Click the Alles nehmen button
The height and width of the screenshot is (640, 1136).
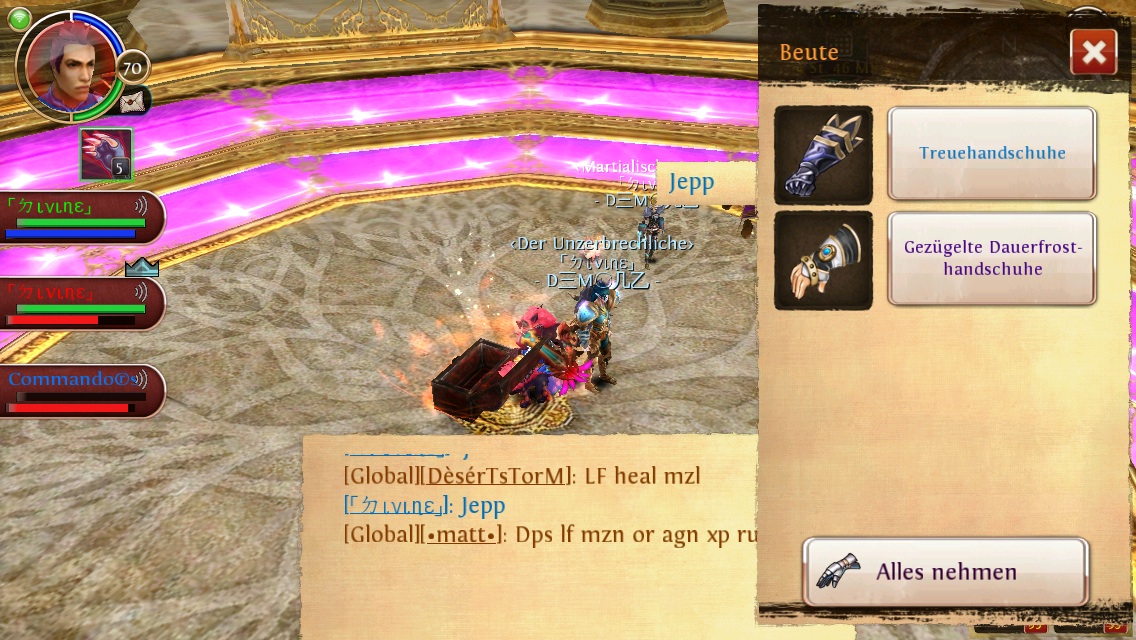[945, 572]
